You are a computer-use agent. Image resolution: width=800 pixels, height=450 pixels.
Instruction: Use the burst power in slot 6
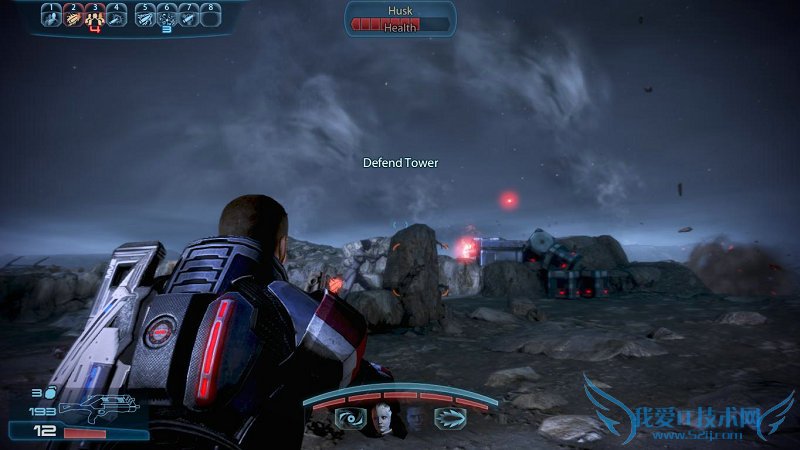coord(167,16)
